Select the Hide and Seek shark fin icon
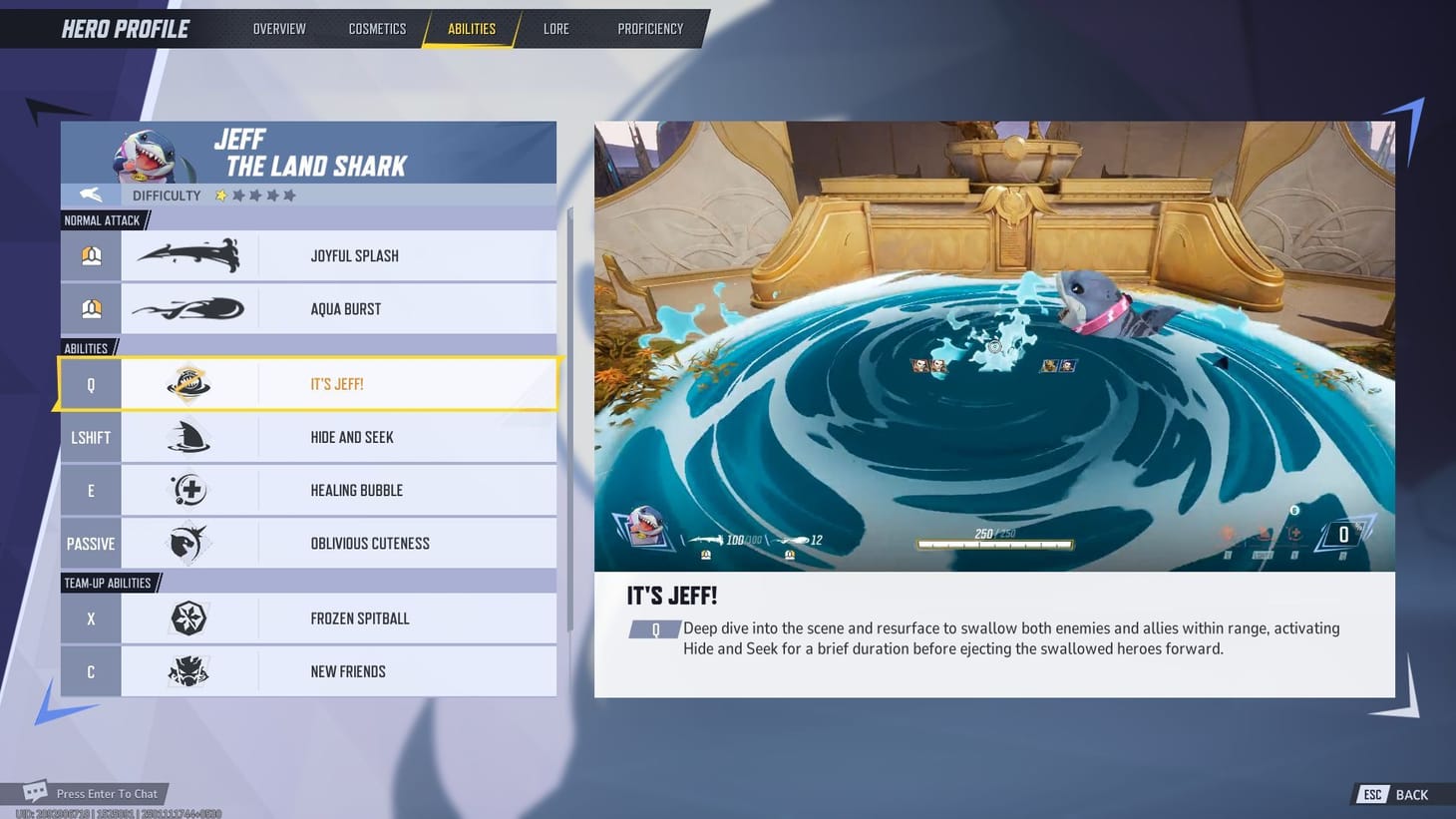The width and height of the screenshot is (1456, 819). [189, 437]
